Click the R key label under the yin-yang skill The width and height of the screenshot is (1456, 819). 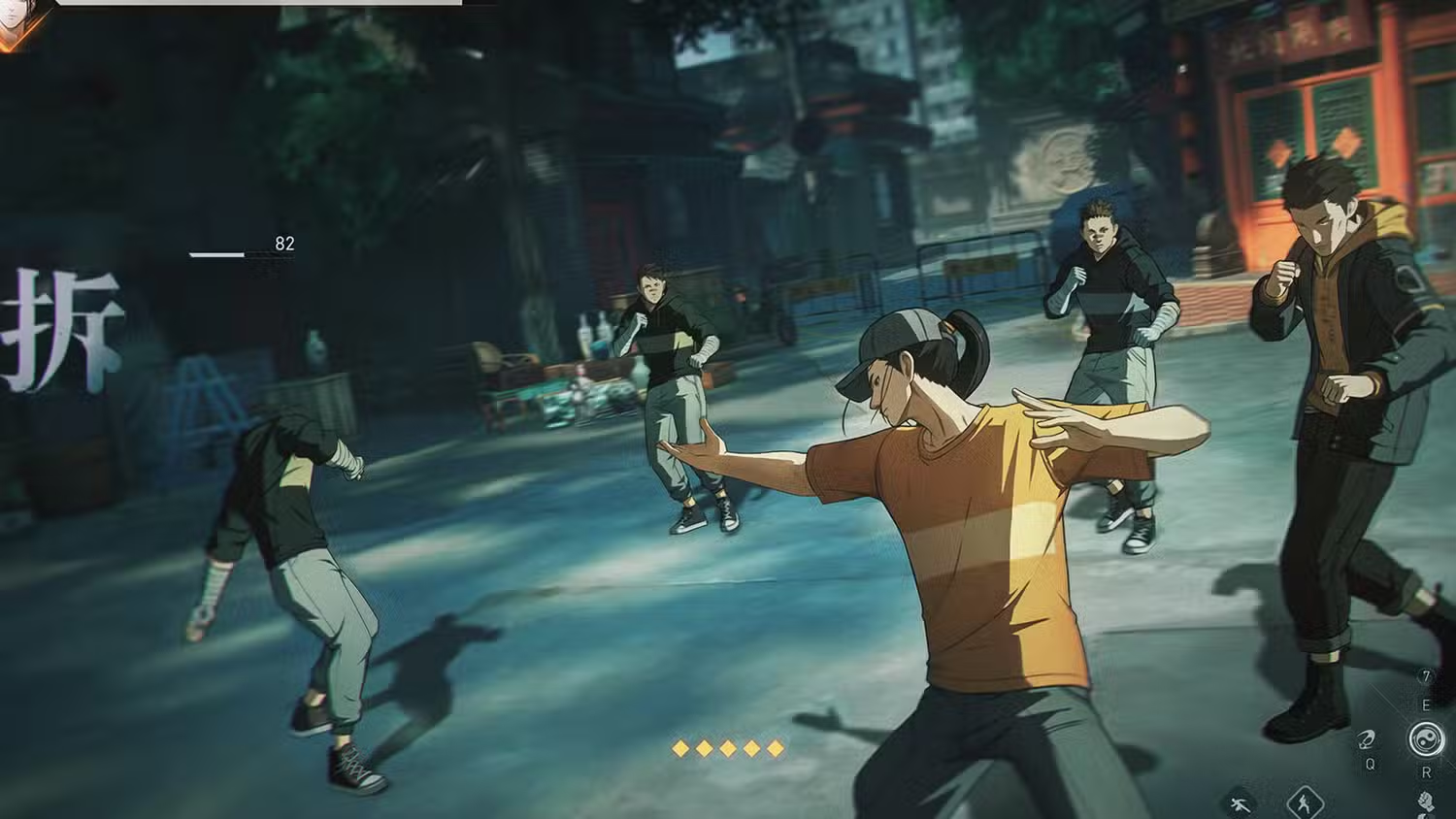1427,773
